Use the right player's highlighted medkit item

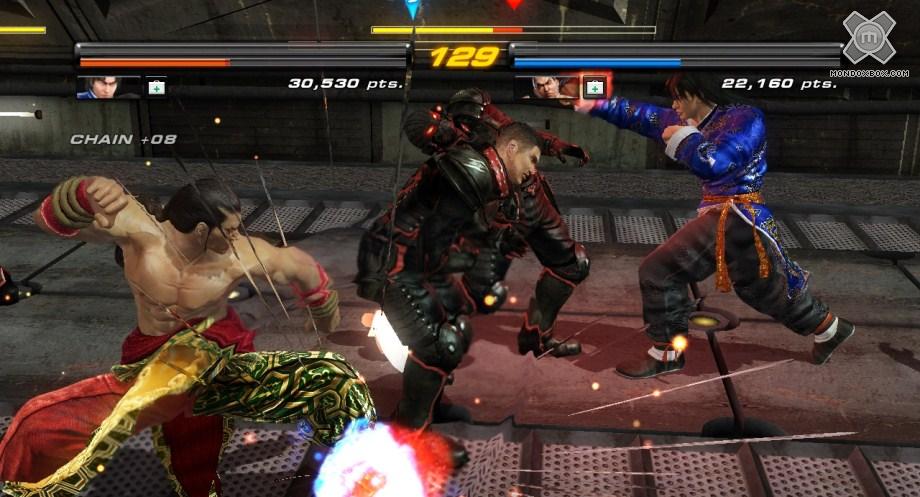tap(595, 87)
